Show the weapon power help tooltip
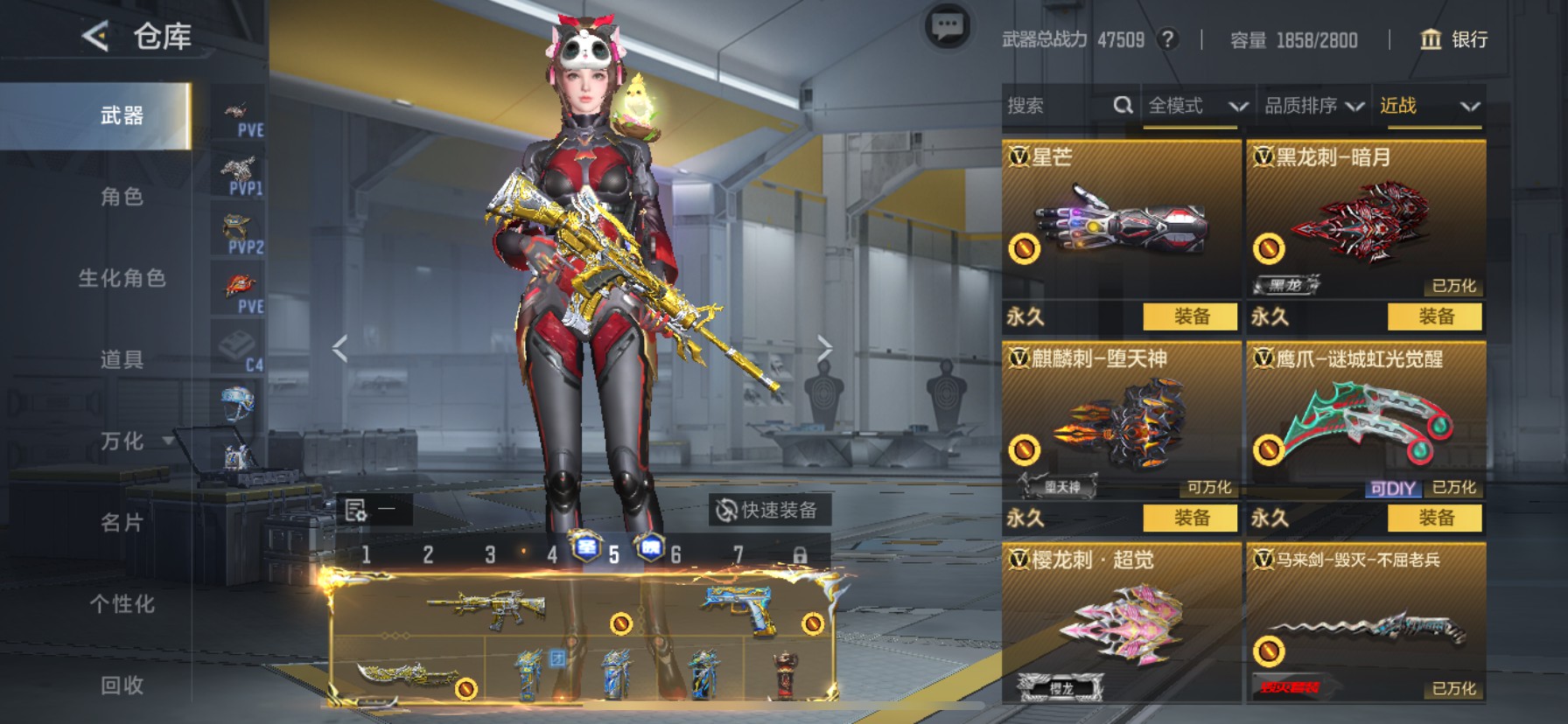Screen dimensions: 1568x724 pyautogui.click(x=1166, y=39)
